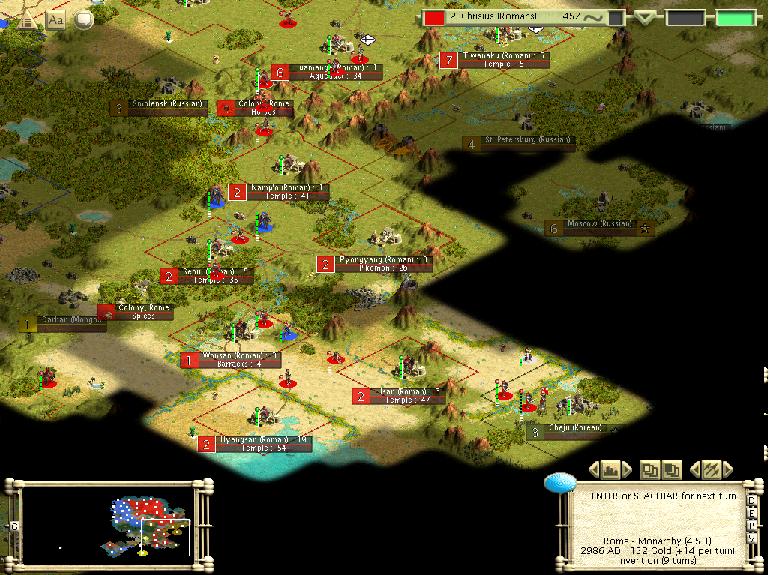Select the left arrow beside the crossed-arrows icon
The width and height of the screenshot is (769, 575).
(x=694, y=468)
